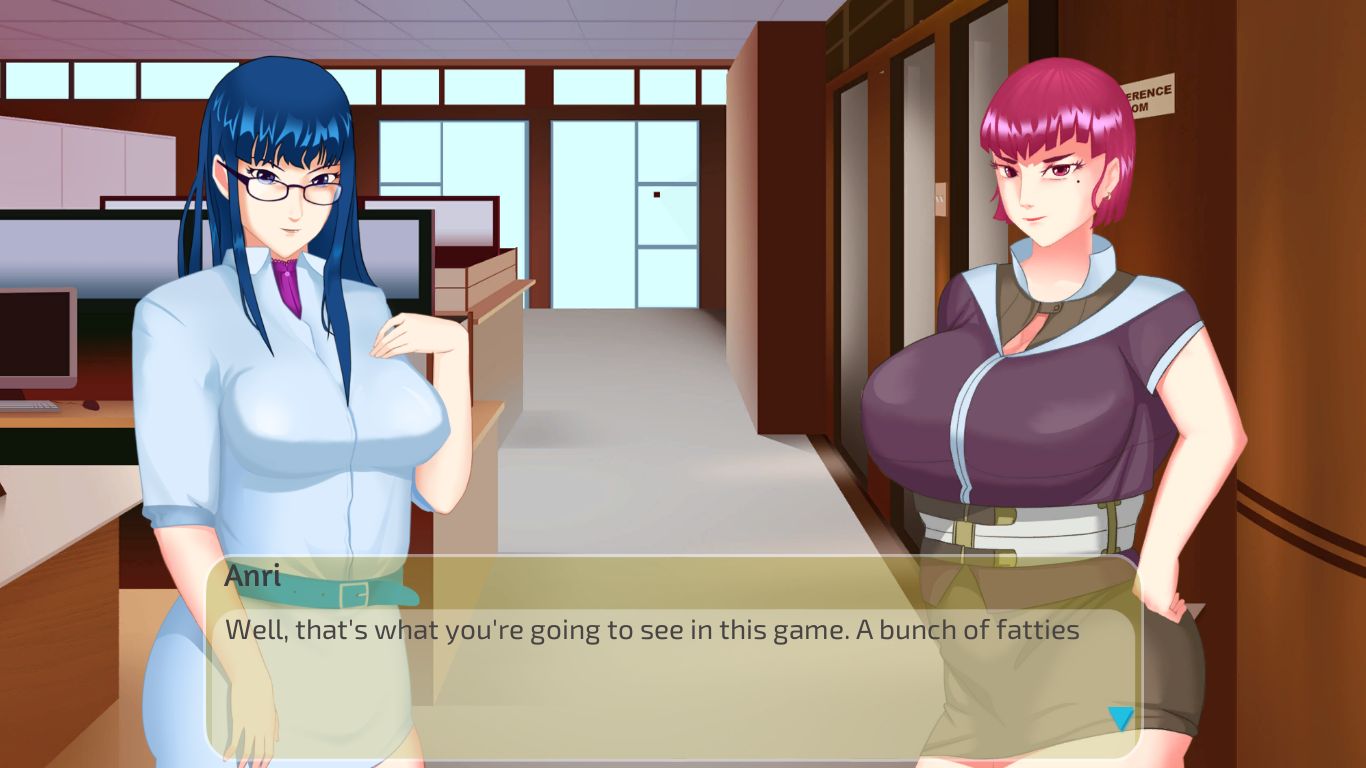The width and height of the screenshot is (1366, 768).
Task: Click the blue continue arrow in dialogue box
Action: (1120, 718)
